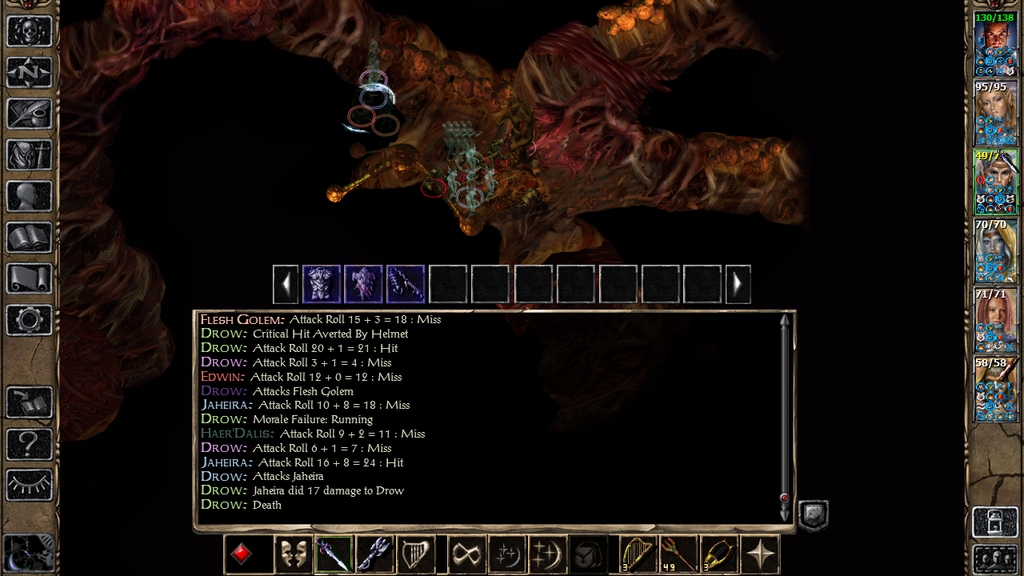
Task: Open the journal with the quill button
Action: tap(29, 113)
